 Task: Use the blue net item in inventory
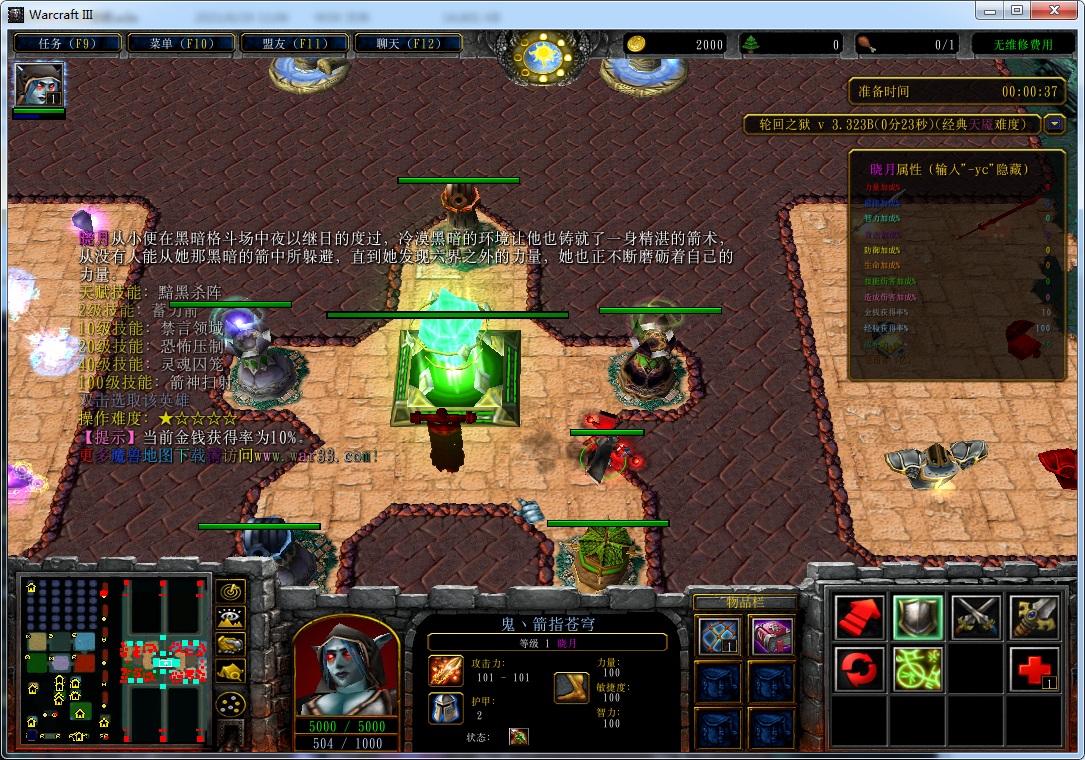pyautogui.click(x=720, y=636)
